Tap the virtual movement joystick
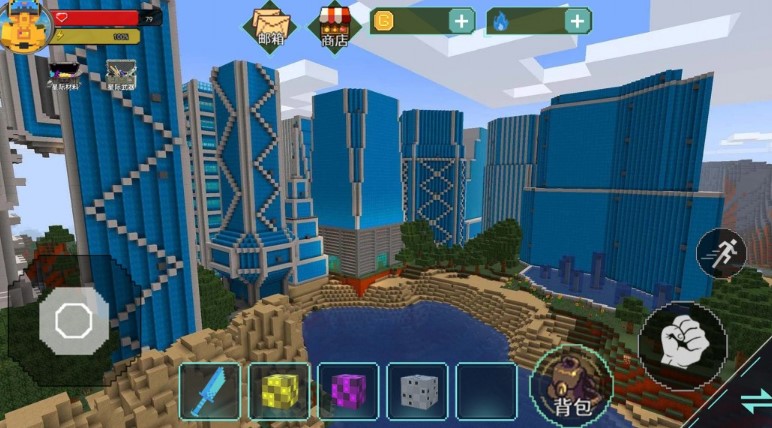This screenshot has width=772, height=428. click(x=73, y=321)
